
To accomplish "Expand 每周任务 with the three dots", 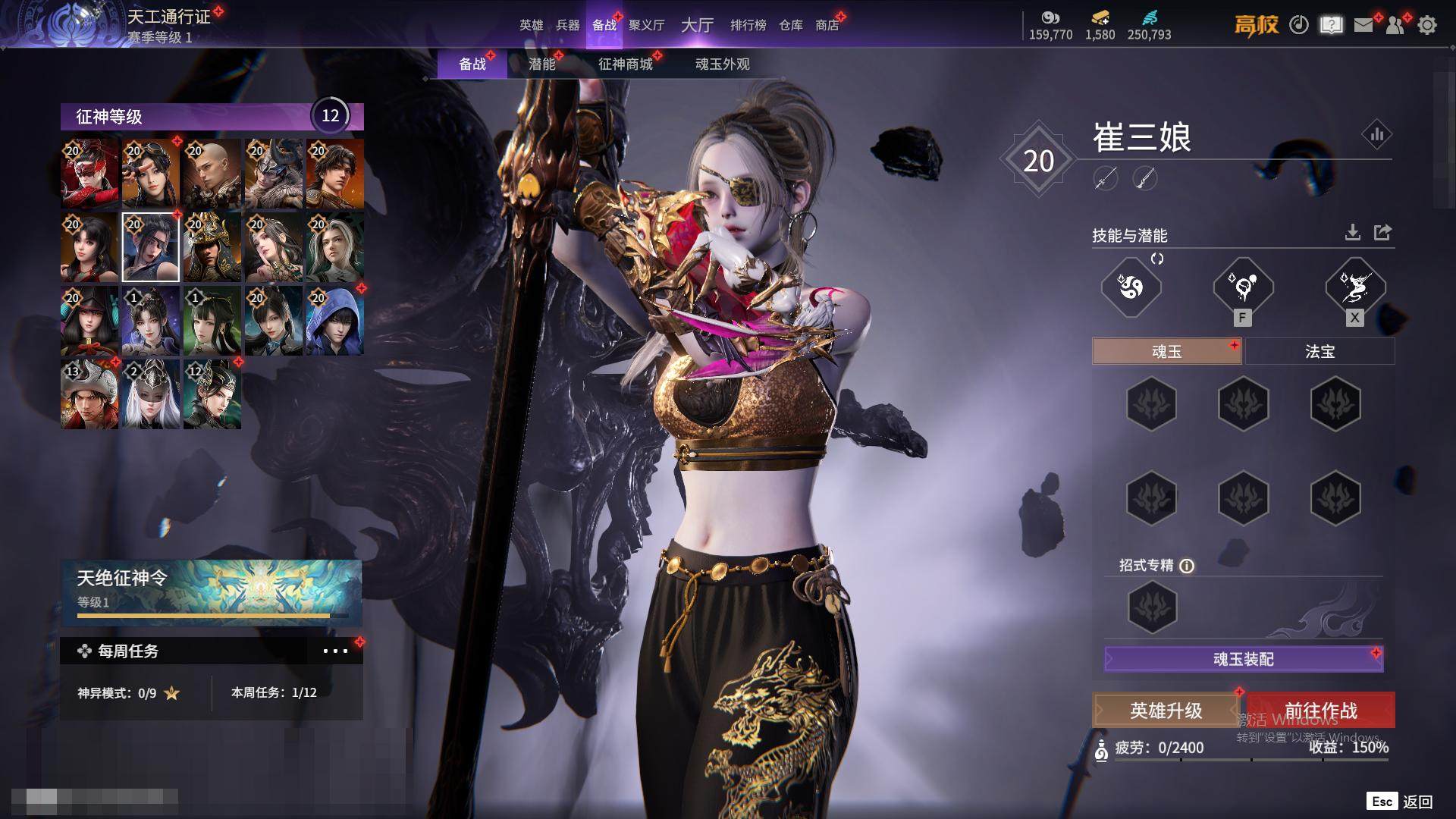I will pyautogui.click(x=335, y=651).
